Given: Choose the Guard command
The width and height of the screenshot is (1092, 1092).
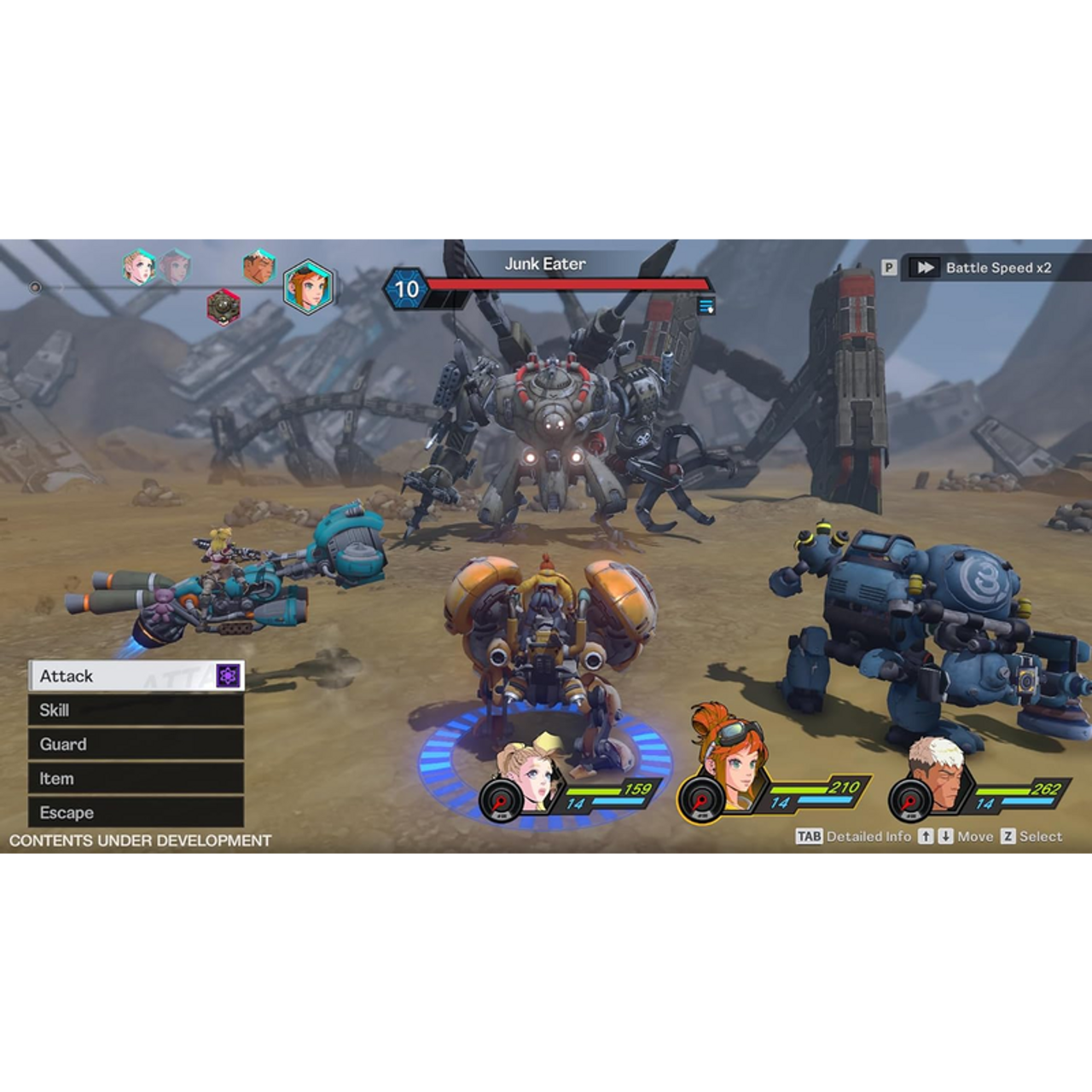Looking at the screenshot, I should (135, 745).
